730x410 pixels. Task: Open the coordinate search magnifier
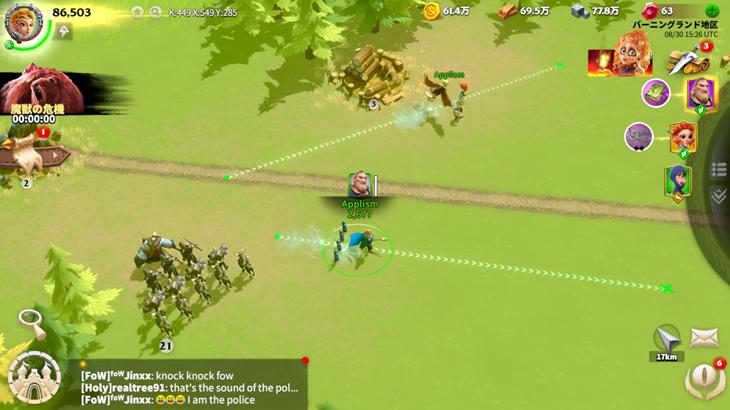[155, 13]
